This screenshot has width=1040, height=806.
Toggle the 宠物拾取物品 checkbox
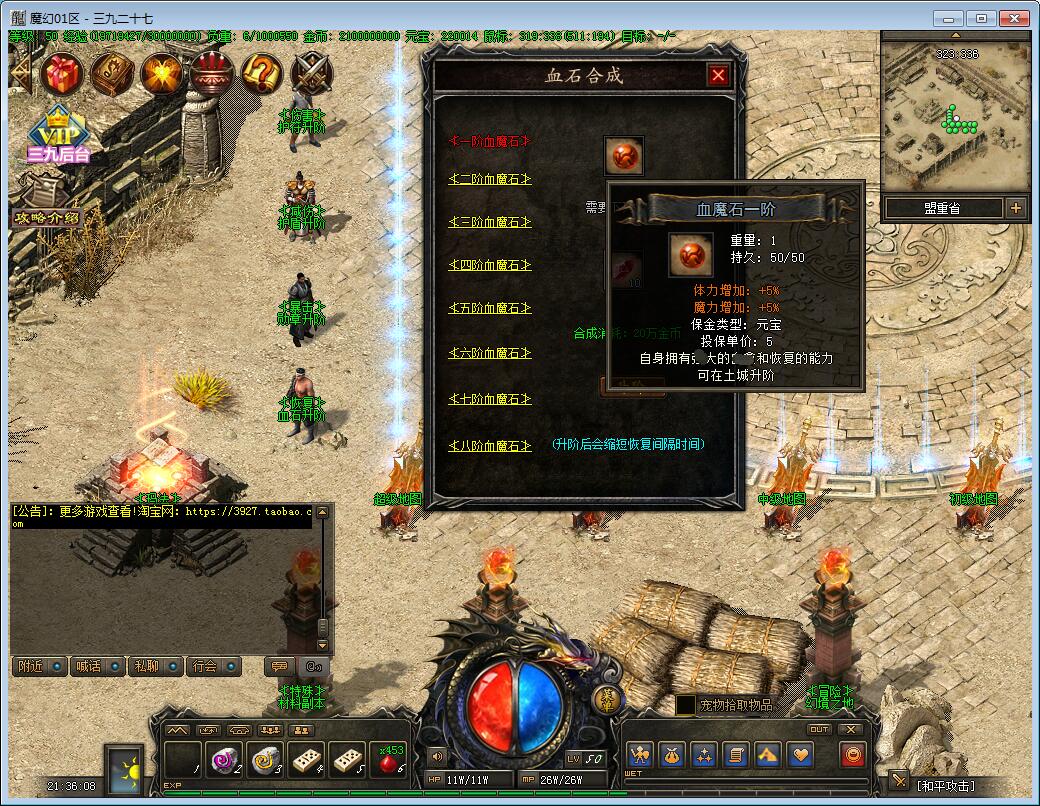[685, 705]
